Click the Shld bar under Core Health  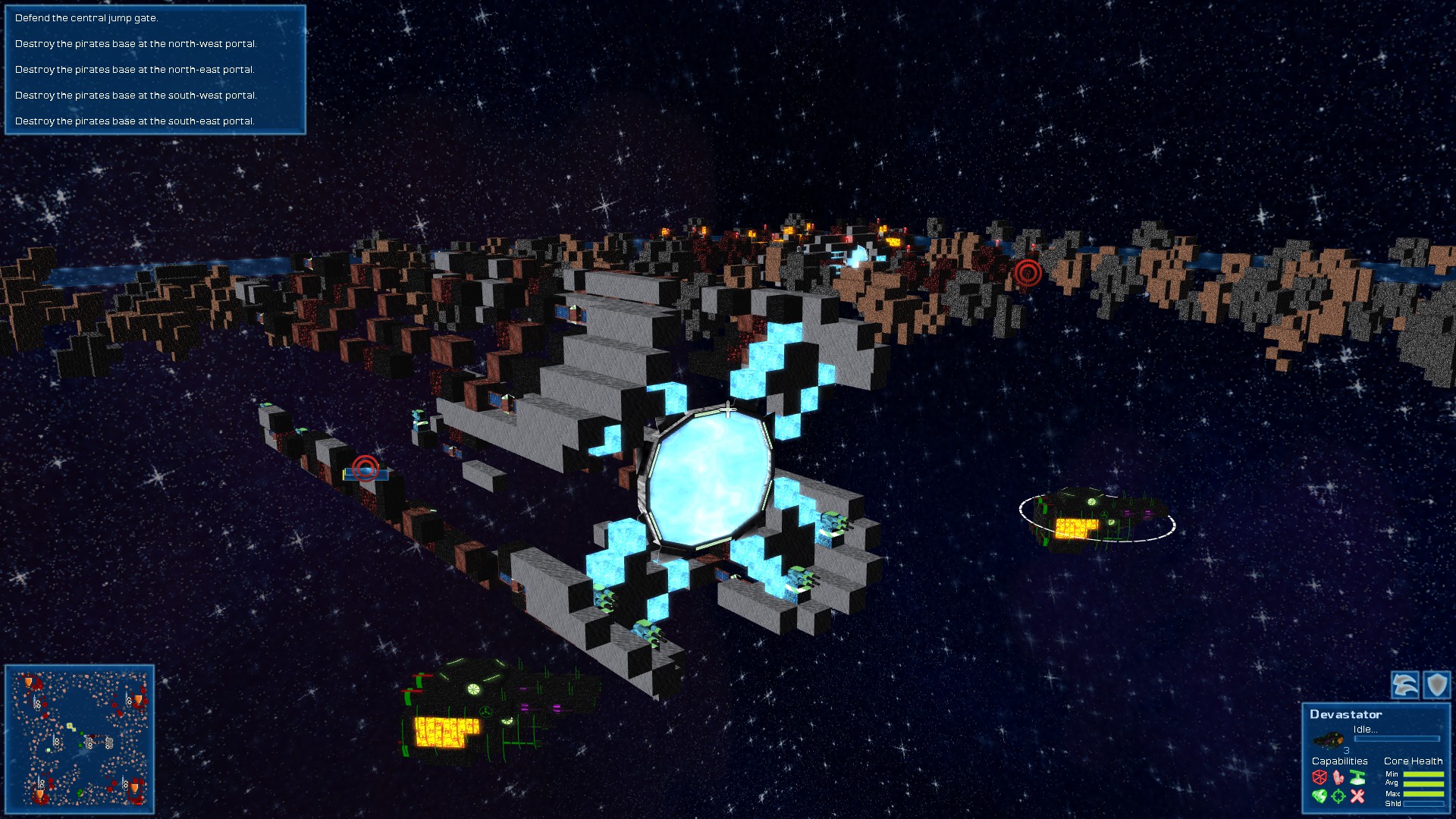(1422, 803)
